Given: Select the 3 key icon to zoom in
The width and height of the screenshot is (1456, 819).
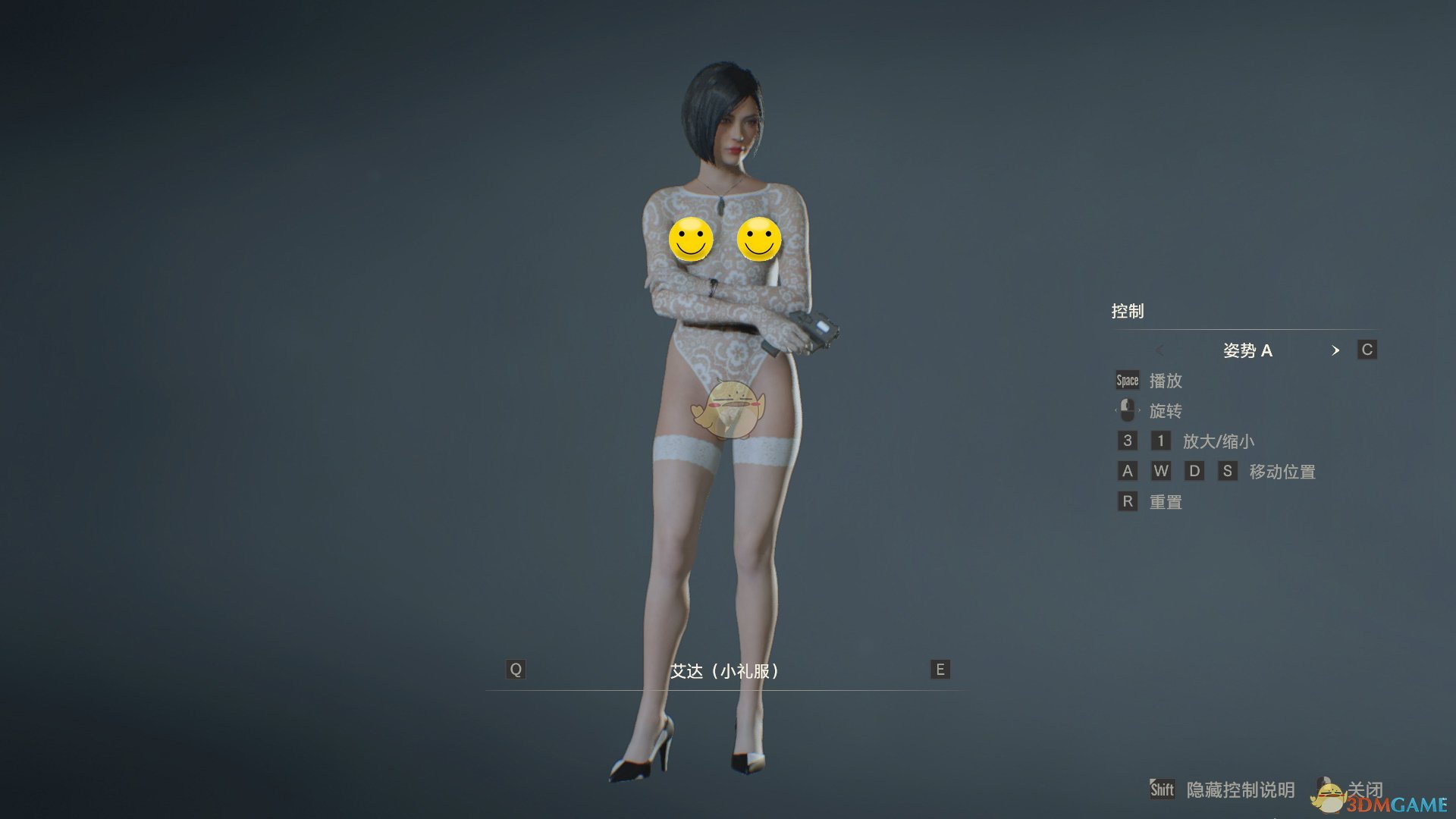Looking at the screenshot, I should (x=1126, y=441).
